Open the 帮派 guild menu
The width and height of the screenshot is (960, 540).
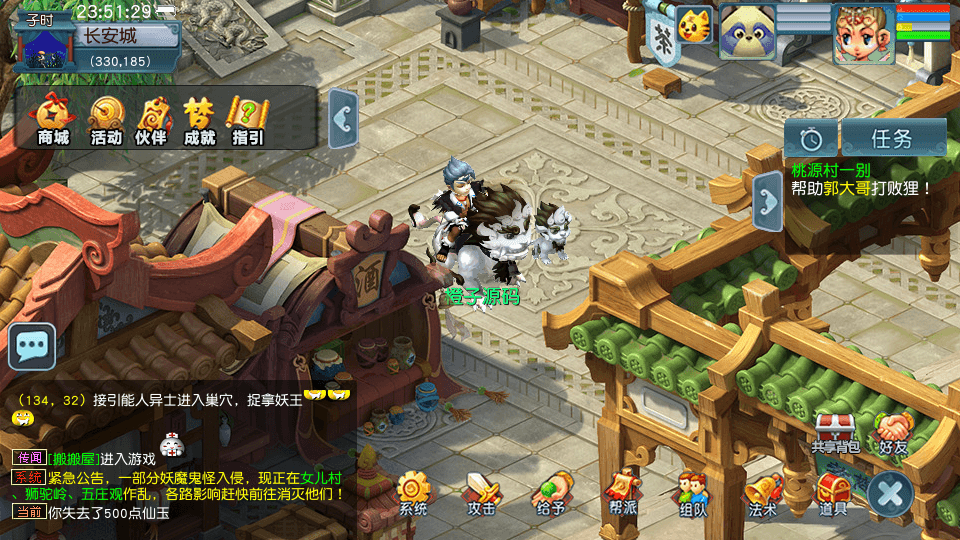tap(622, 493)
